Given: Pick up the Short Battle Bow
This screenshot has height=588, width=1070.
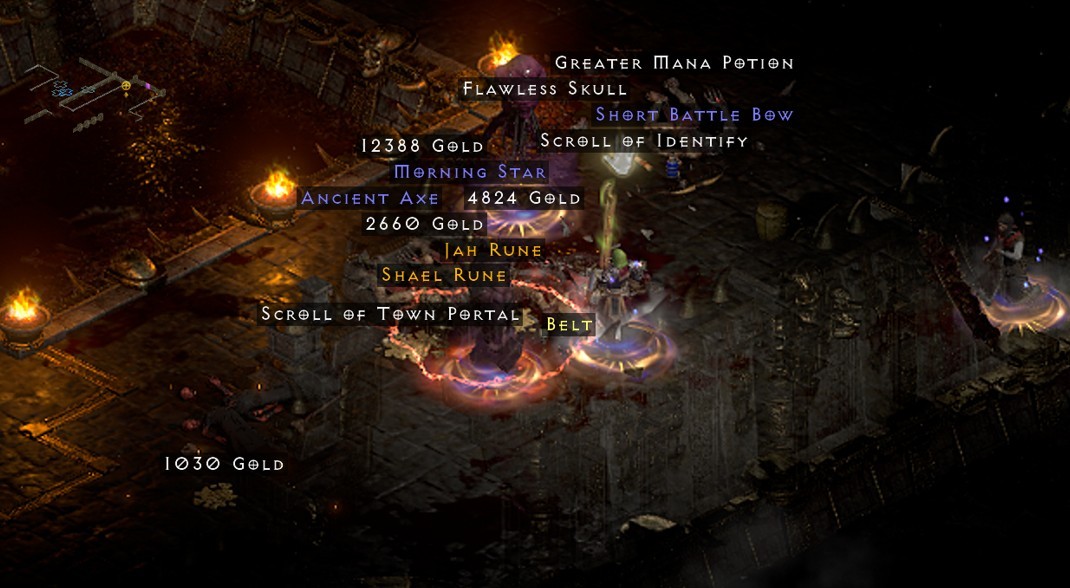Looking at the screenshot, I should [694, 115].
